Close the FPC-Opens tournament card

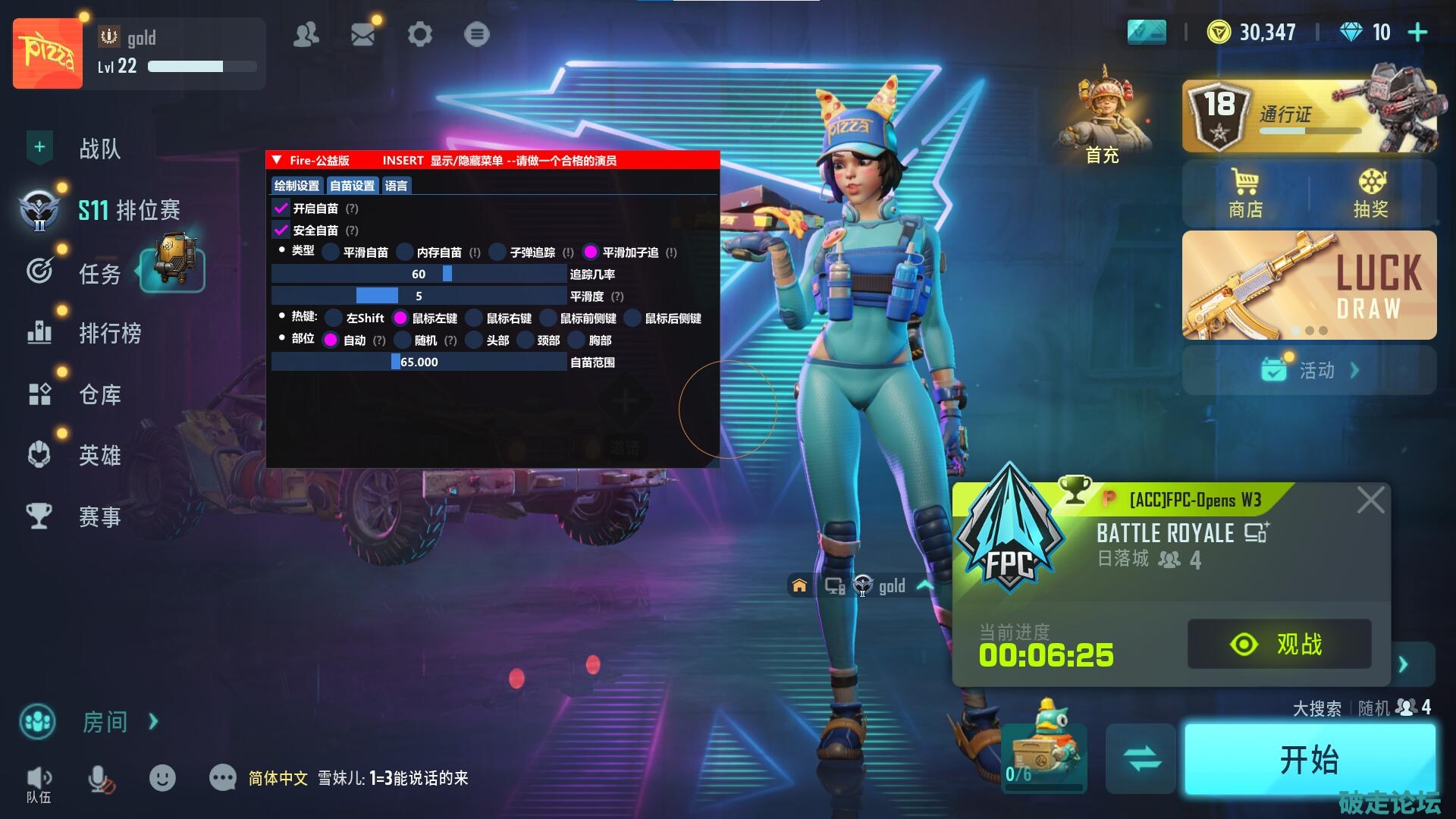click(1370, 500)
